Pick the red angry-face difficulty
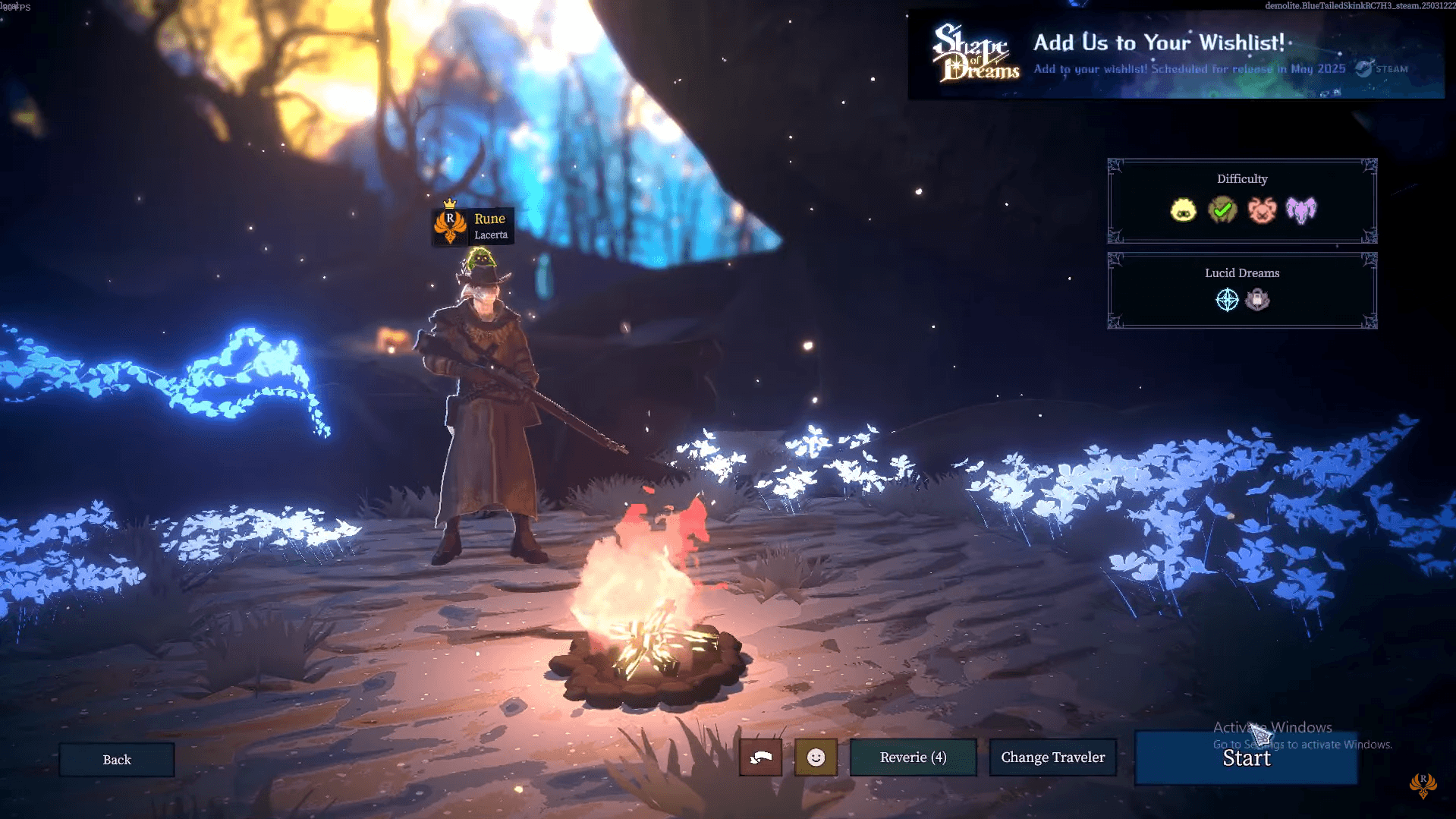The width and height of the screenshot is (1456, 819). 1262,210
